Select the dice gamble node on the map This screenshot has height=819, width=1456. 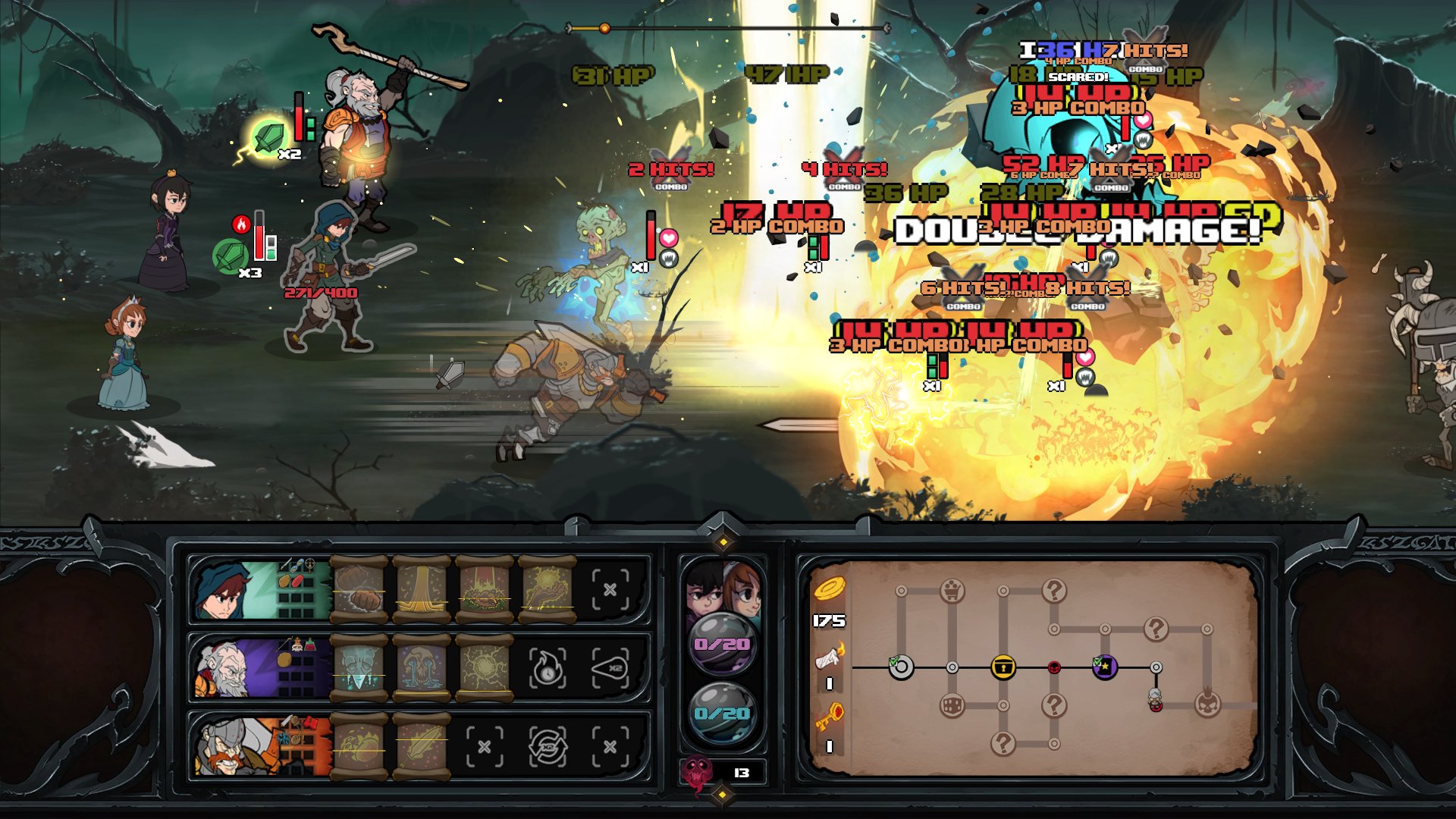(954, 705)
